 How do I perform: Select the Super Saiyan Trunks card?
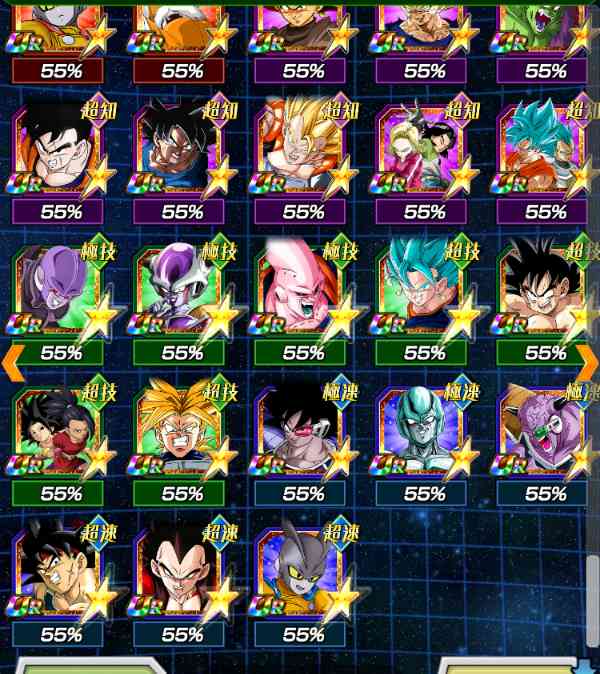click(x=181, y=433)
